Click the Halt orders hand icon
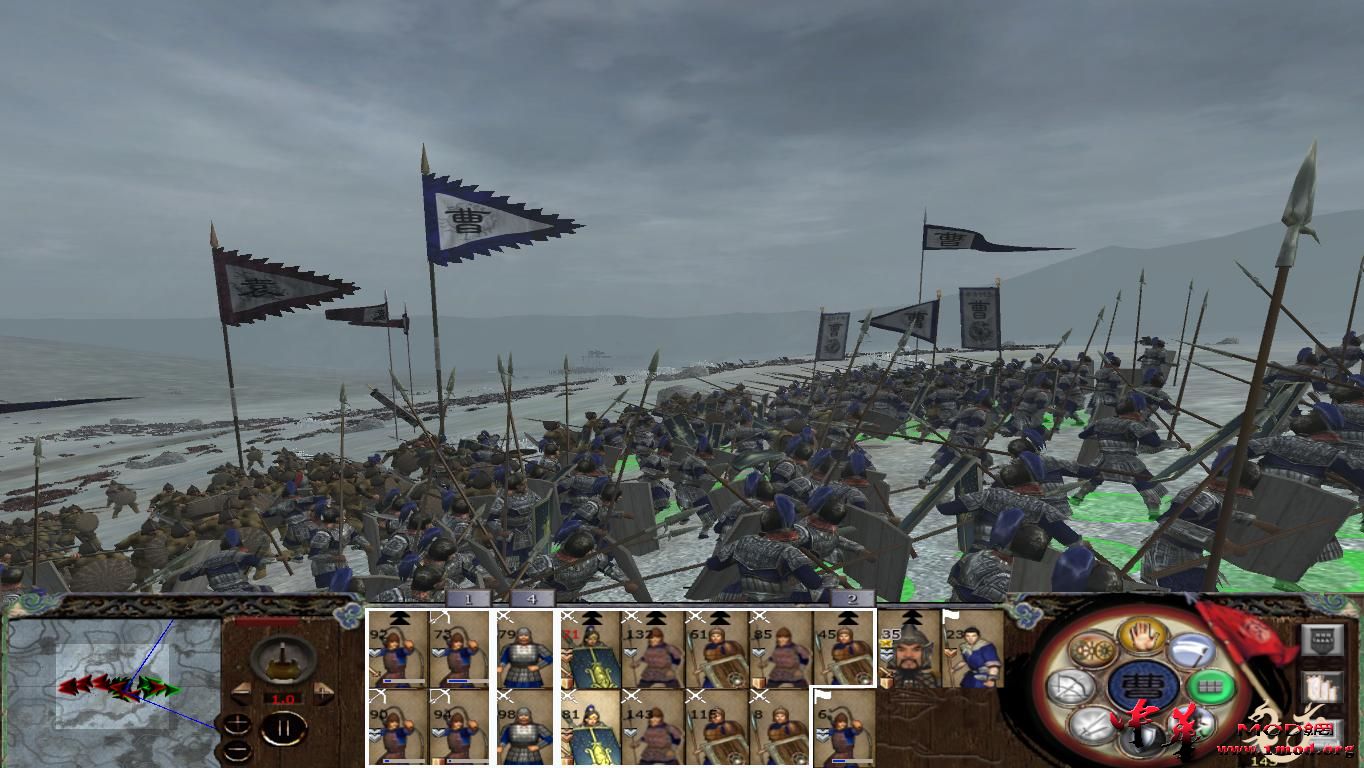The width and height of the screenshot is (1364, 768). (1141, 634)
